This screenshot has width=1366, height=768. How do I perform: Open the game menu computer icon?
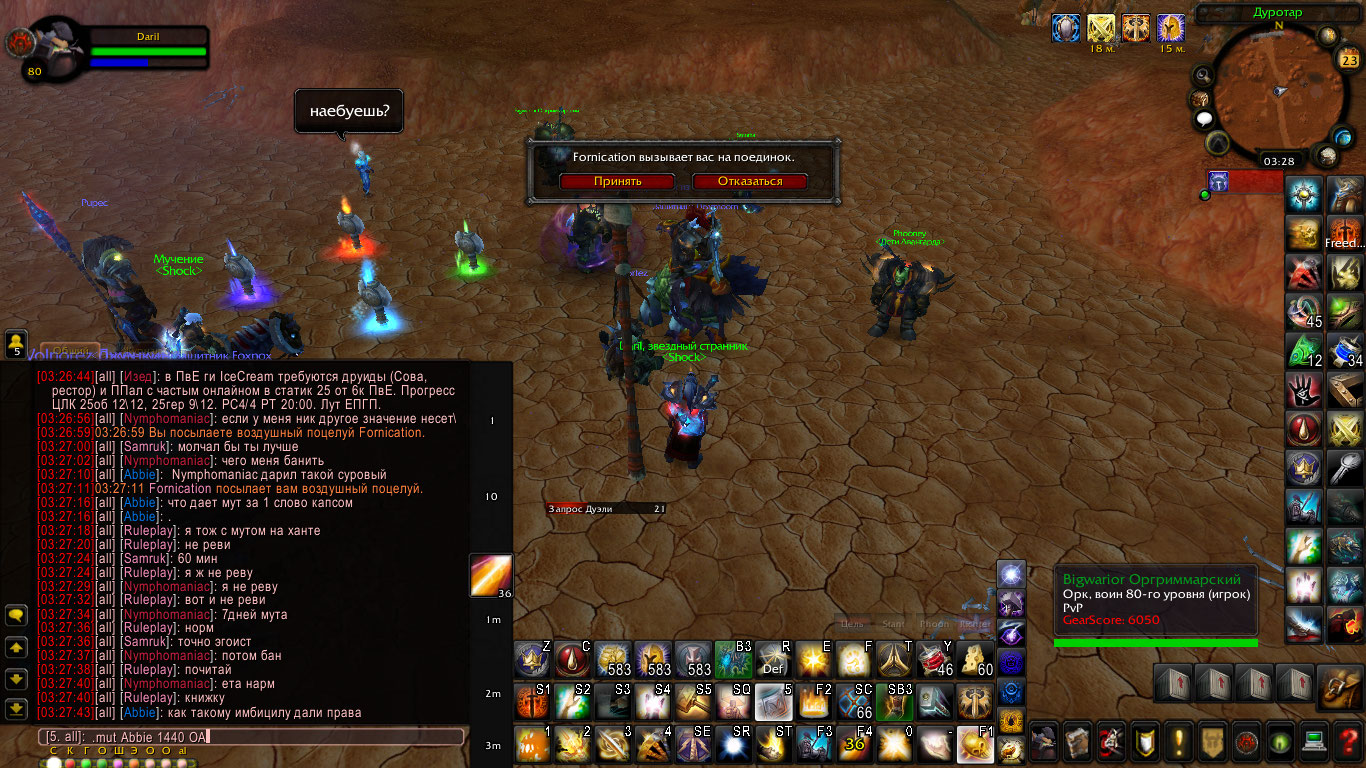tap(1315, 741)
